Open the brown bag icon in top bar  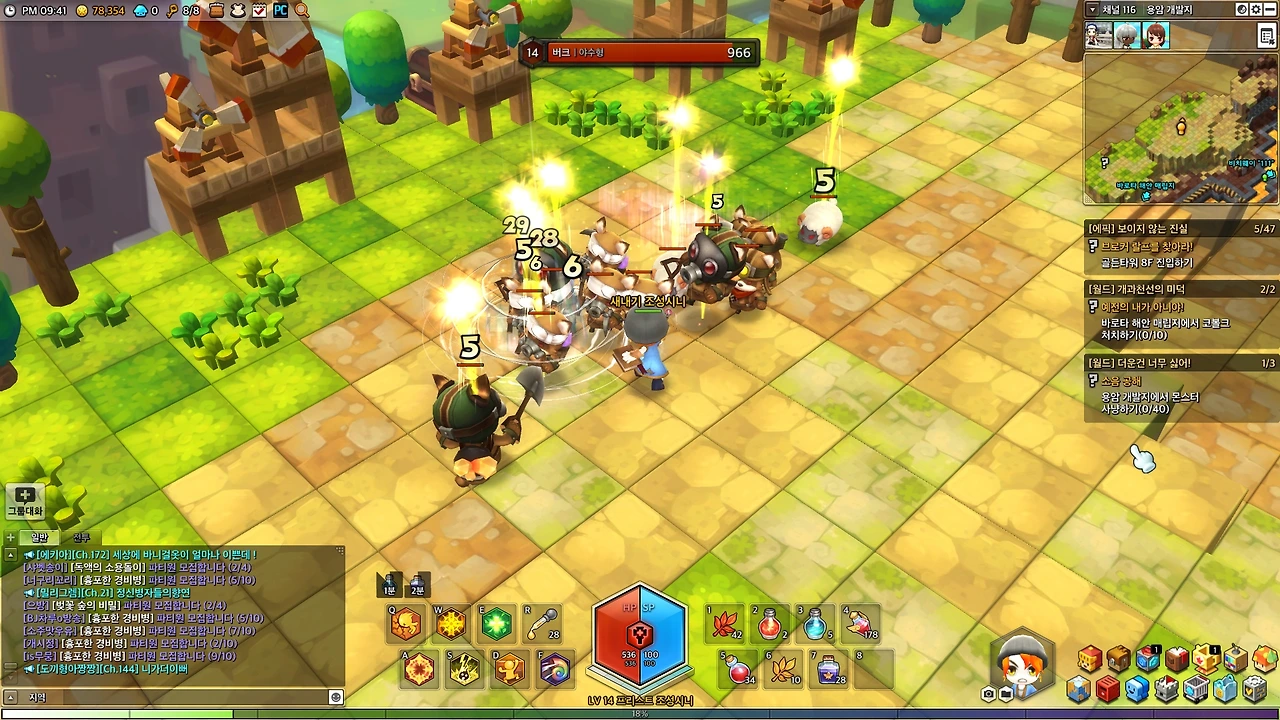pyautogui.click(x=217, y=10)
